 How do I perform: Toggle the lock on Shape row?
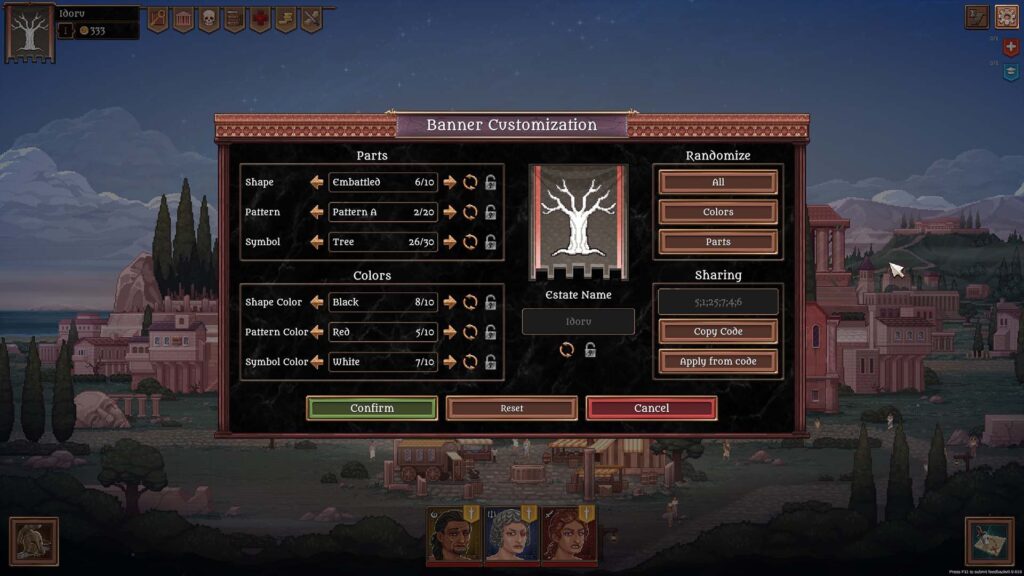[x=491, y=182]
